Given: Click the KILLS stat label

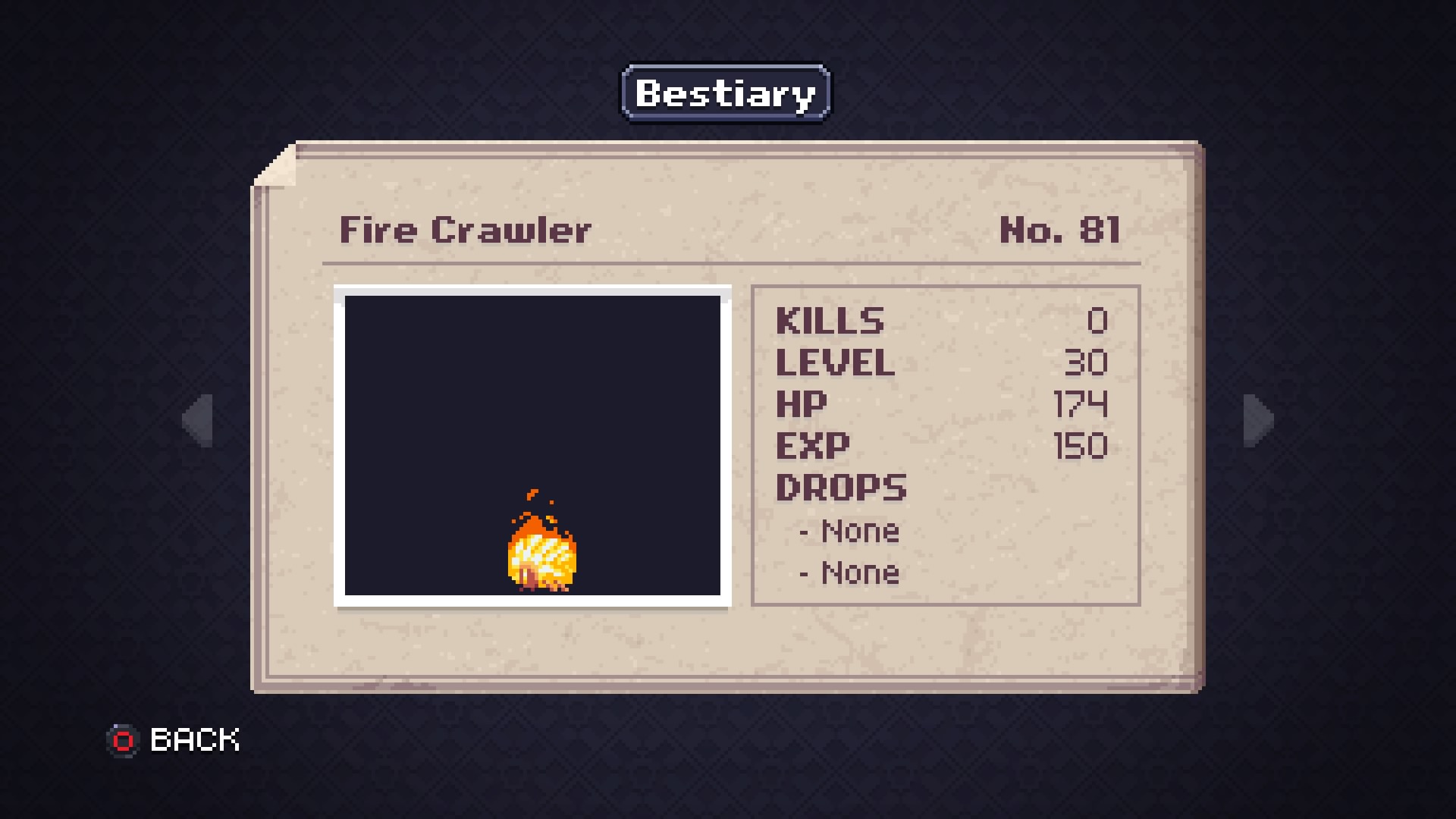Looking at the screenshot, I should pyautogui.click(x=829, y=322).
